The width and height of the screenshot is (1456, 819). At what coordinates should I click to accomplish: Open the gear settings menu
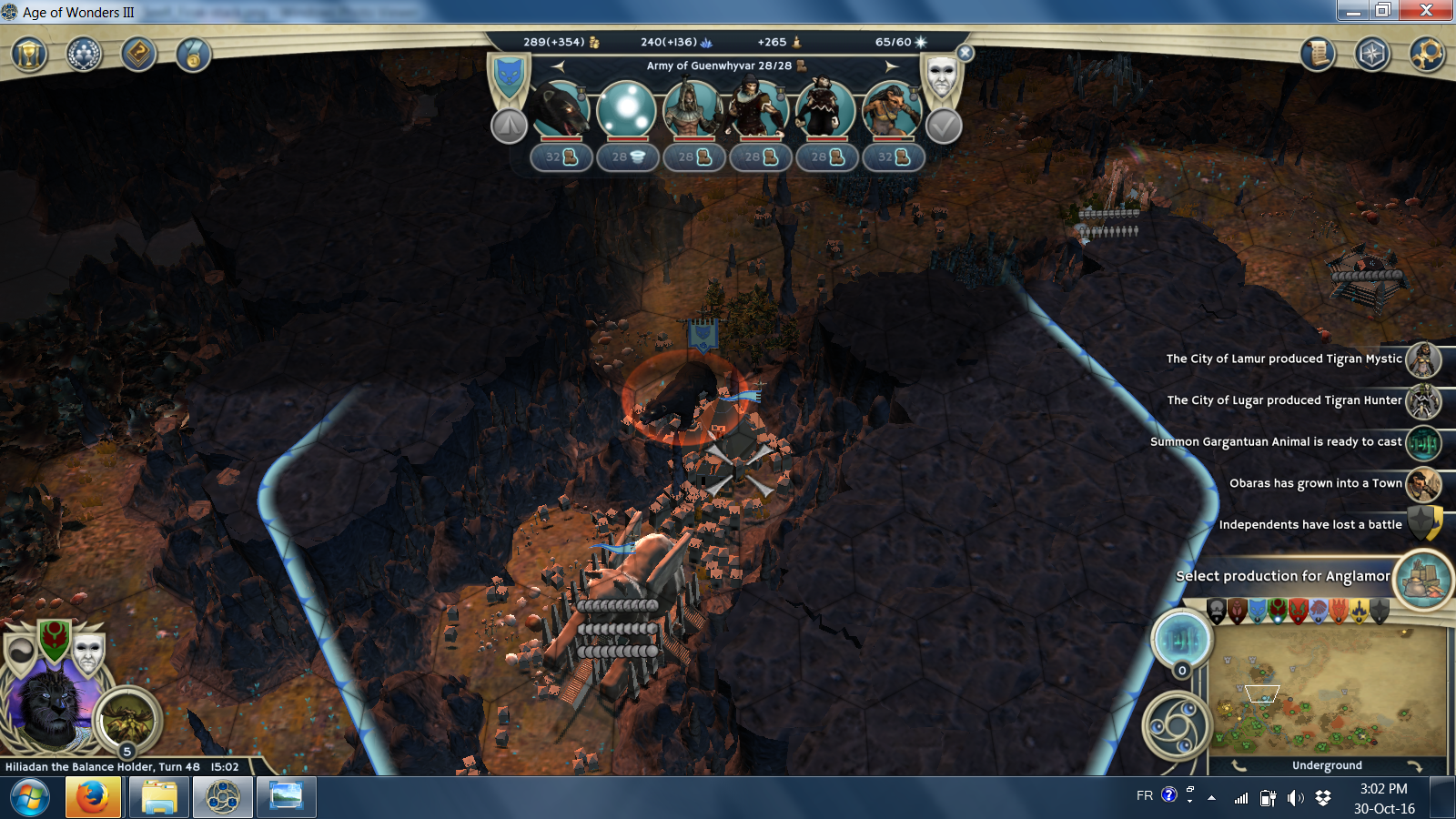click(x=1427, y=55)
